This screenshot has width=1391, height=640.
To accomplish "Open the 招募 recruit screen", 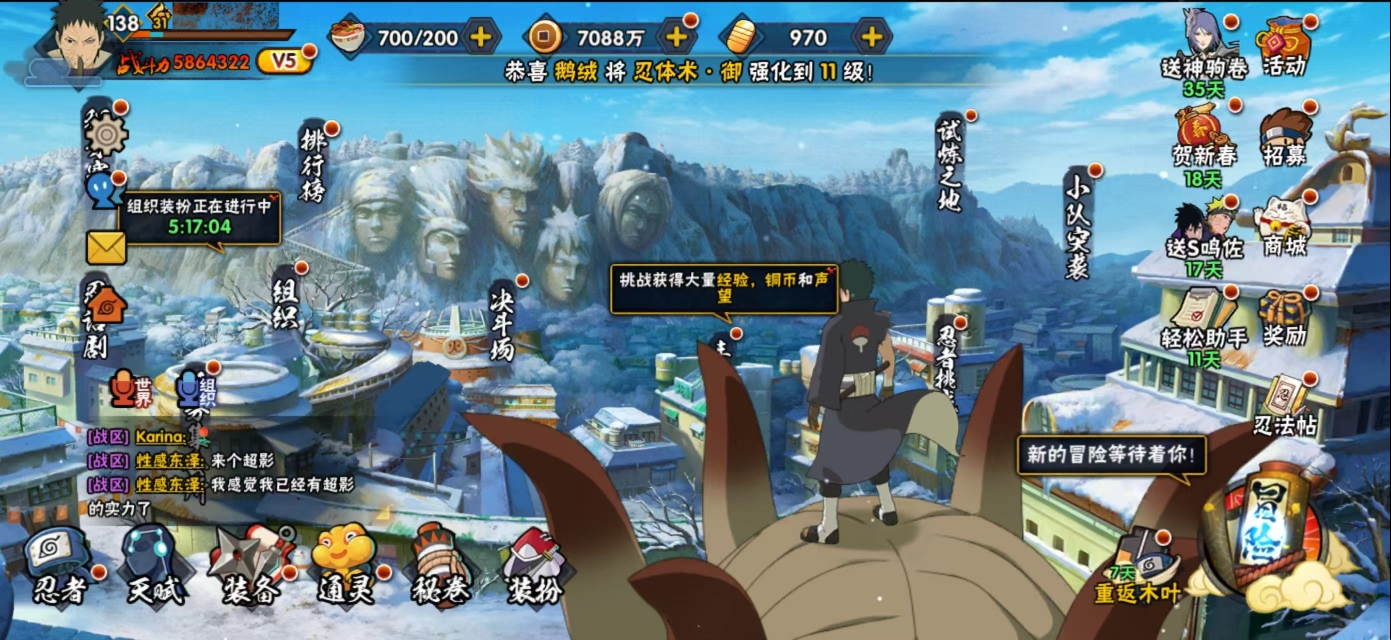I will click(1285, 135).
